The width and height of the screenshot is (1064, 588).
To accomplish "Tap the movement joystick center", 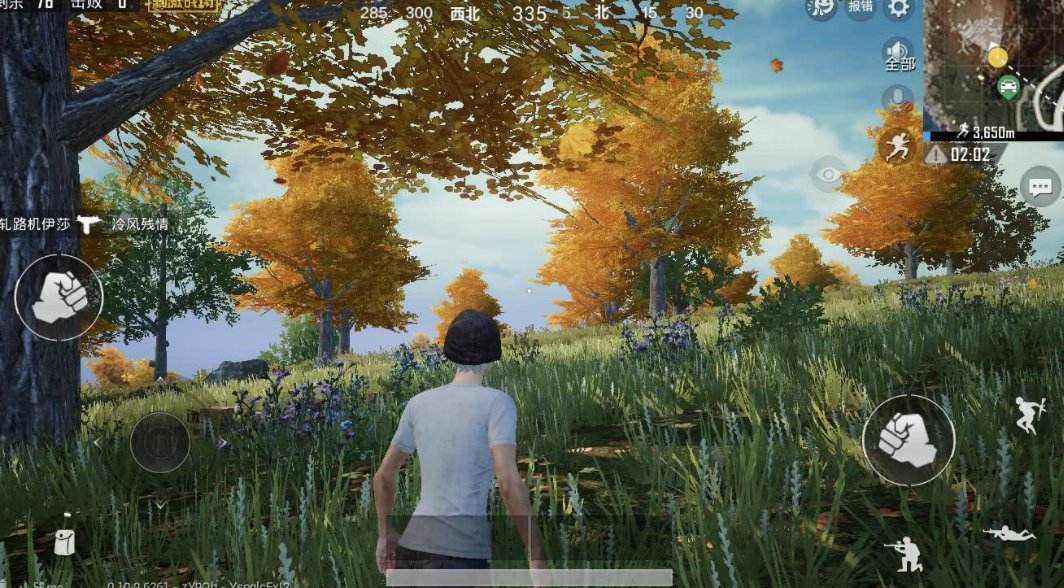I will [x=160, y=442].
